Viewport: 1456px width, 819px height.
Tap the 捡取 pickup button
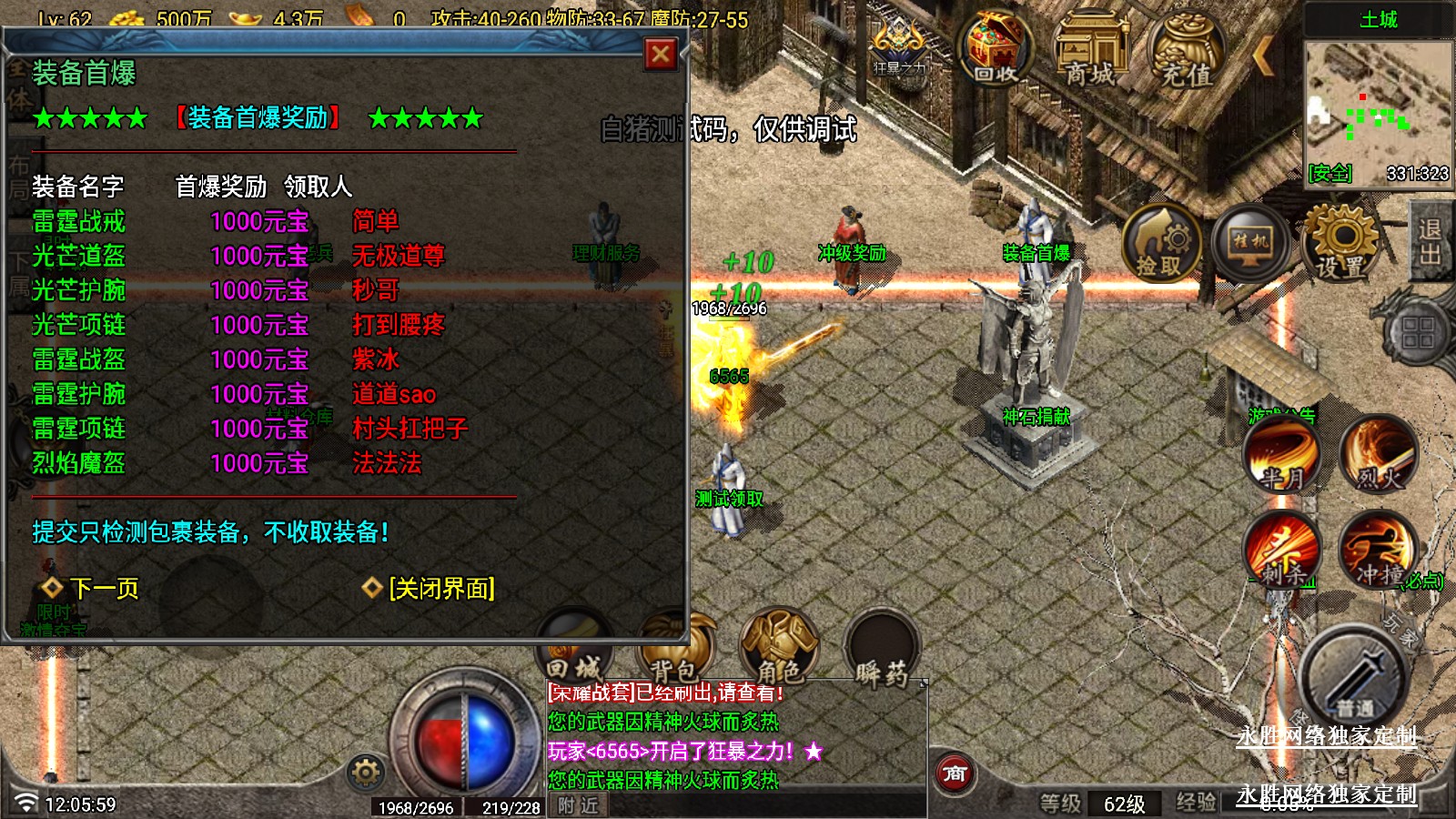click(x=1160, y=244)
